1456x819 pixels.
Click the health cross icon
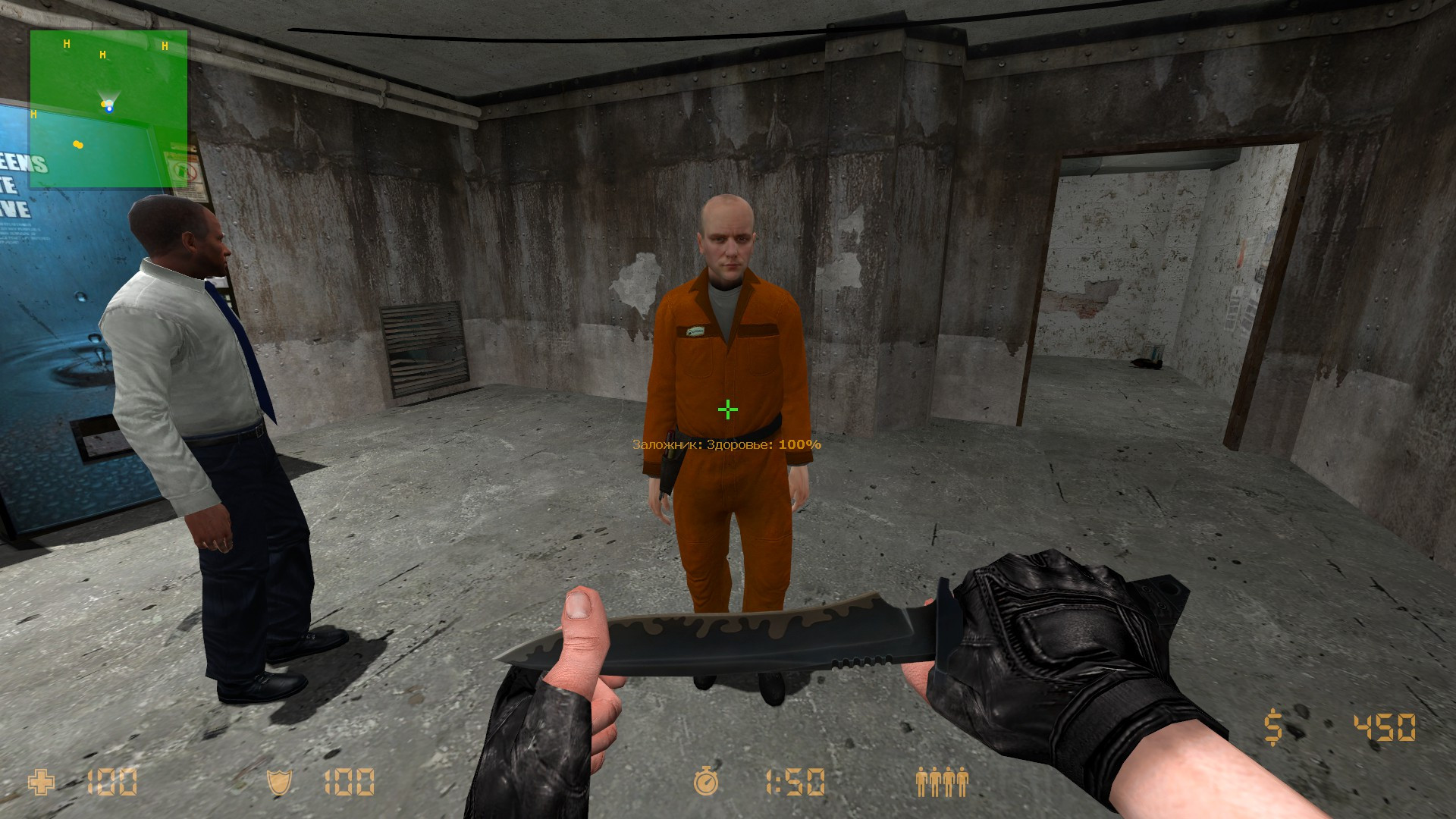click(43, 780)
